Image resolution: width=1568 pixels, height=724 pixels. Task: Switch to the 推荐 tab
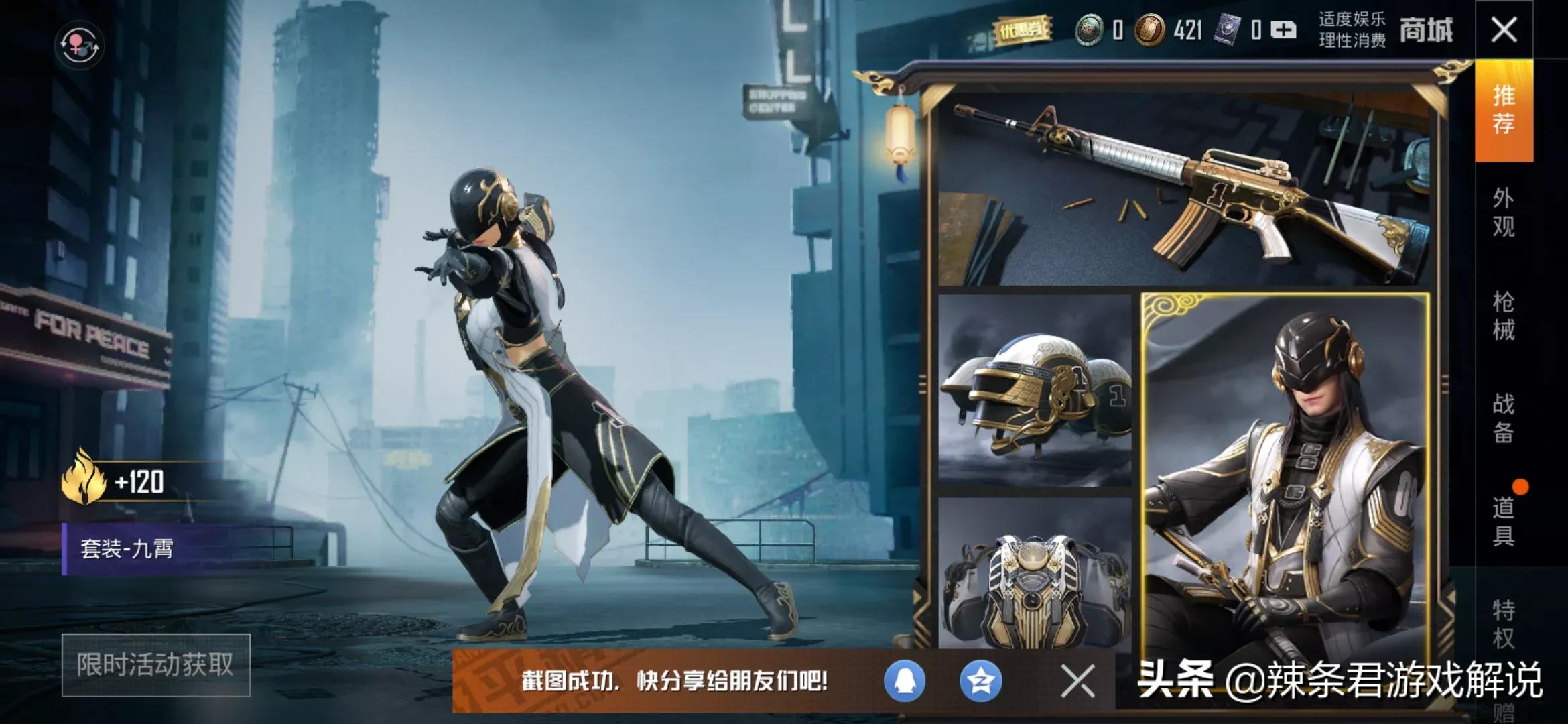coord(1504,110)
